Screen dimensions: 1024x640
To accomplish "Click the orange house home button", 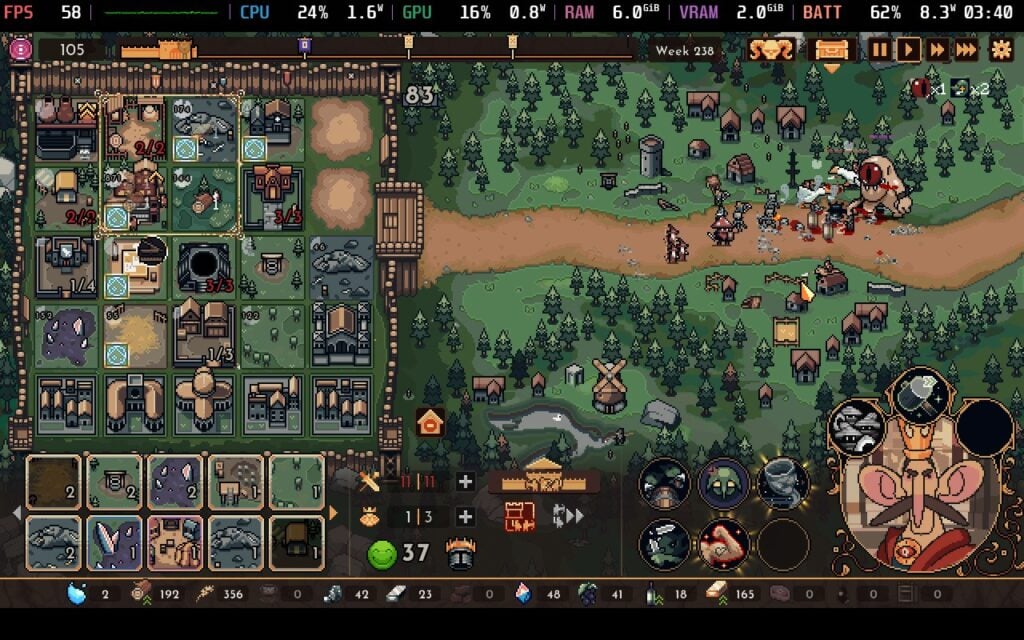I will [430, 423].
